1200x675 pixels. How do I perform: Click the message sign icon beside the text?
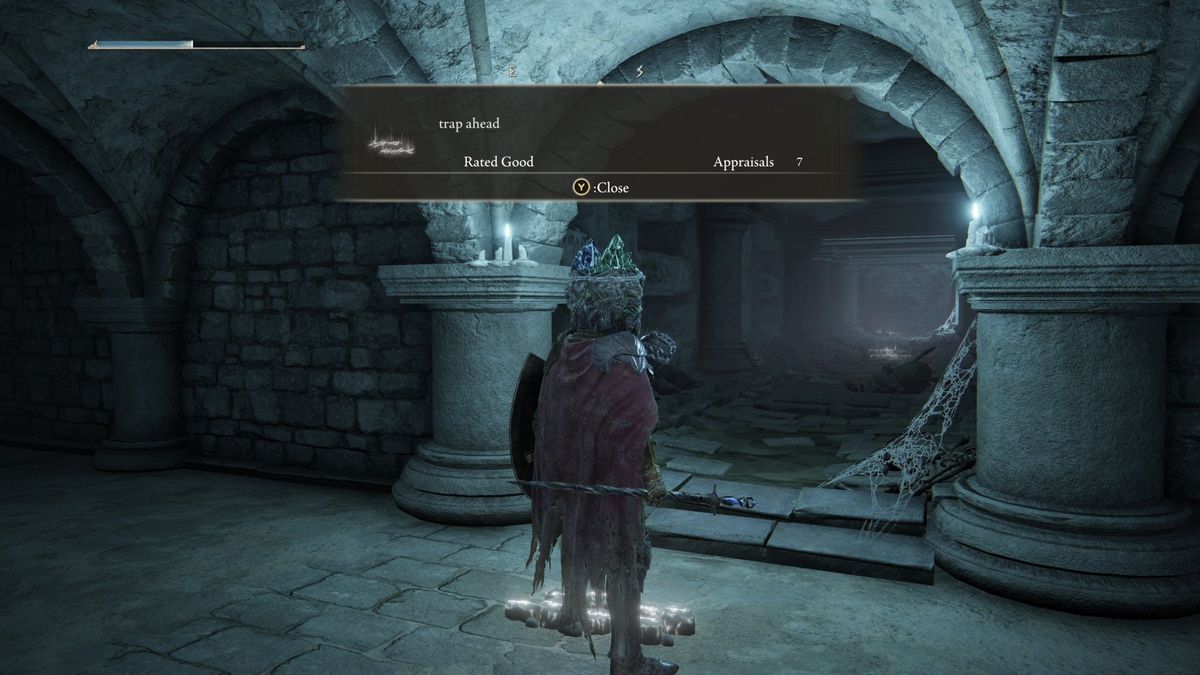pyautogui.click(x=391, y=145)
